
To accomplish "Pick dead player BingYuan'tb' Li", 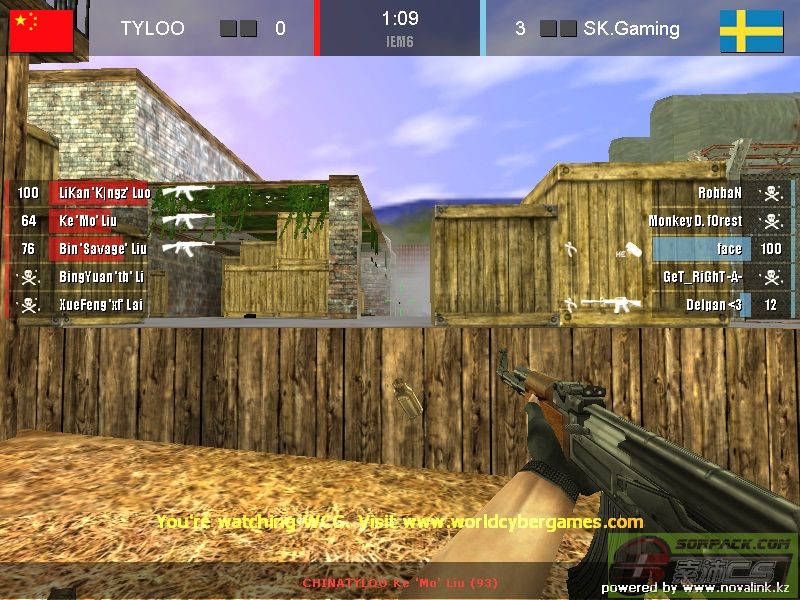I will point(101,276).
